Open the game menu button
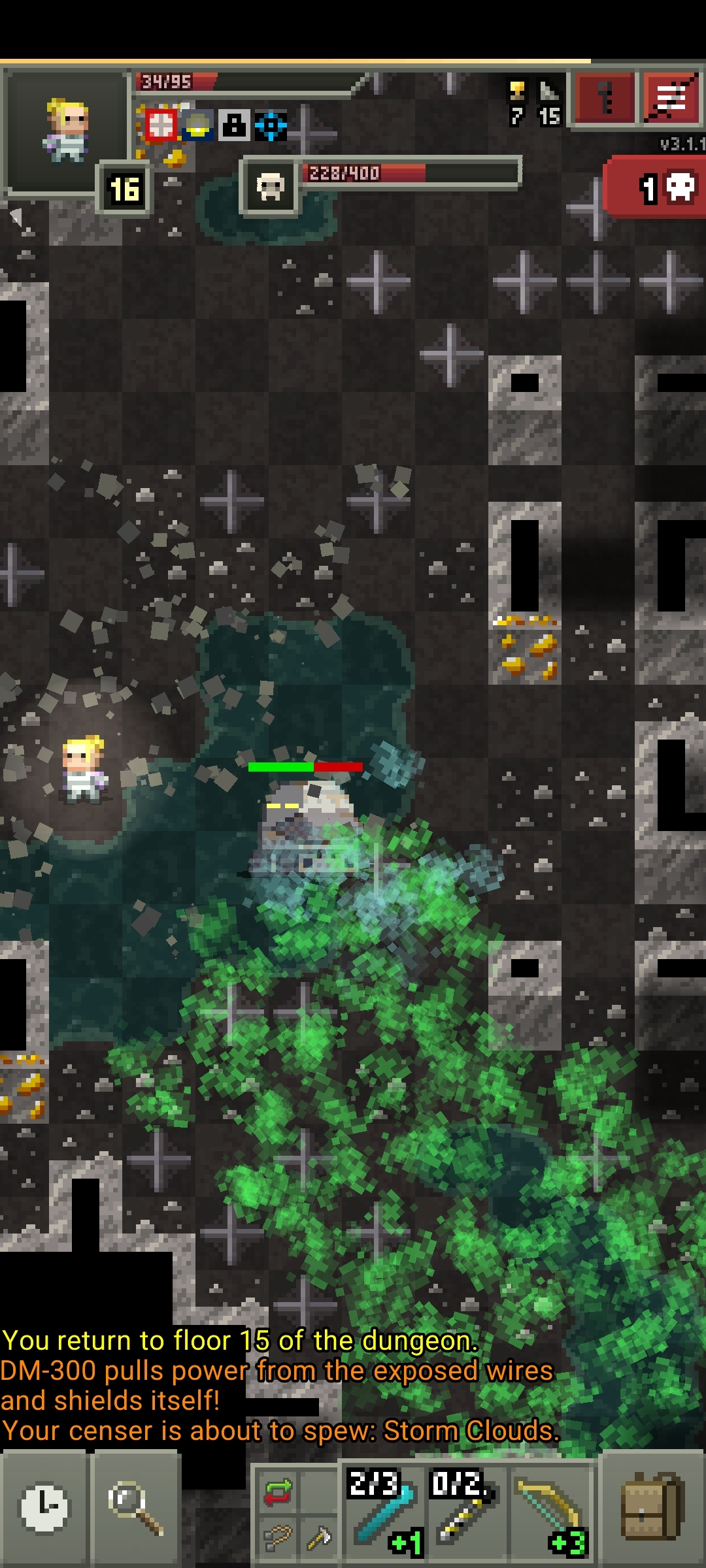The width and height of the screenshot is (706, 1568). (671, 98)
